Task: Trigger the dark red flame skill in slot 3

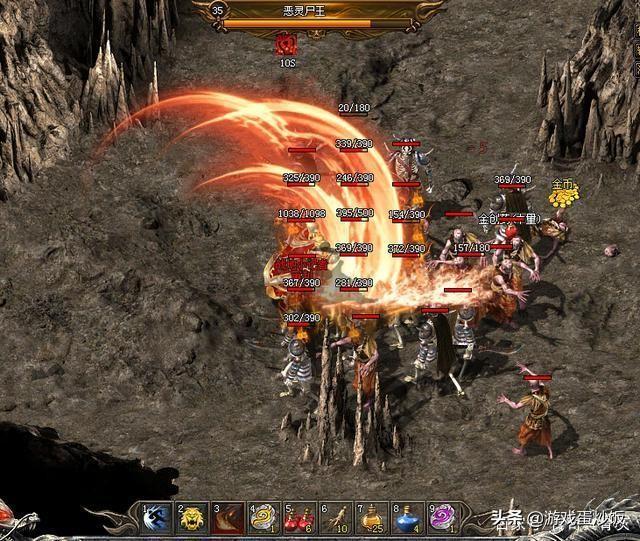Action: [227, 517]
